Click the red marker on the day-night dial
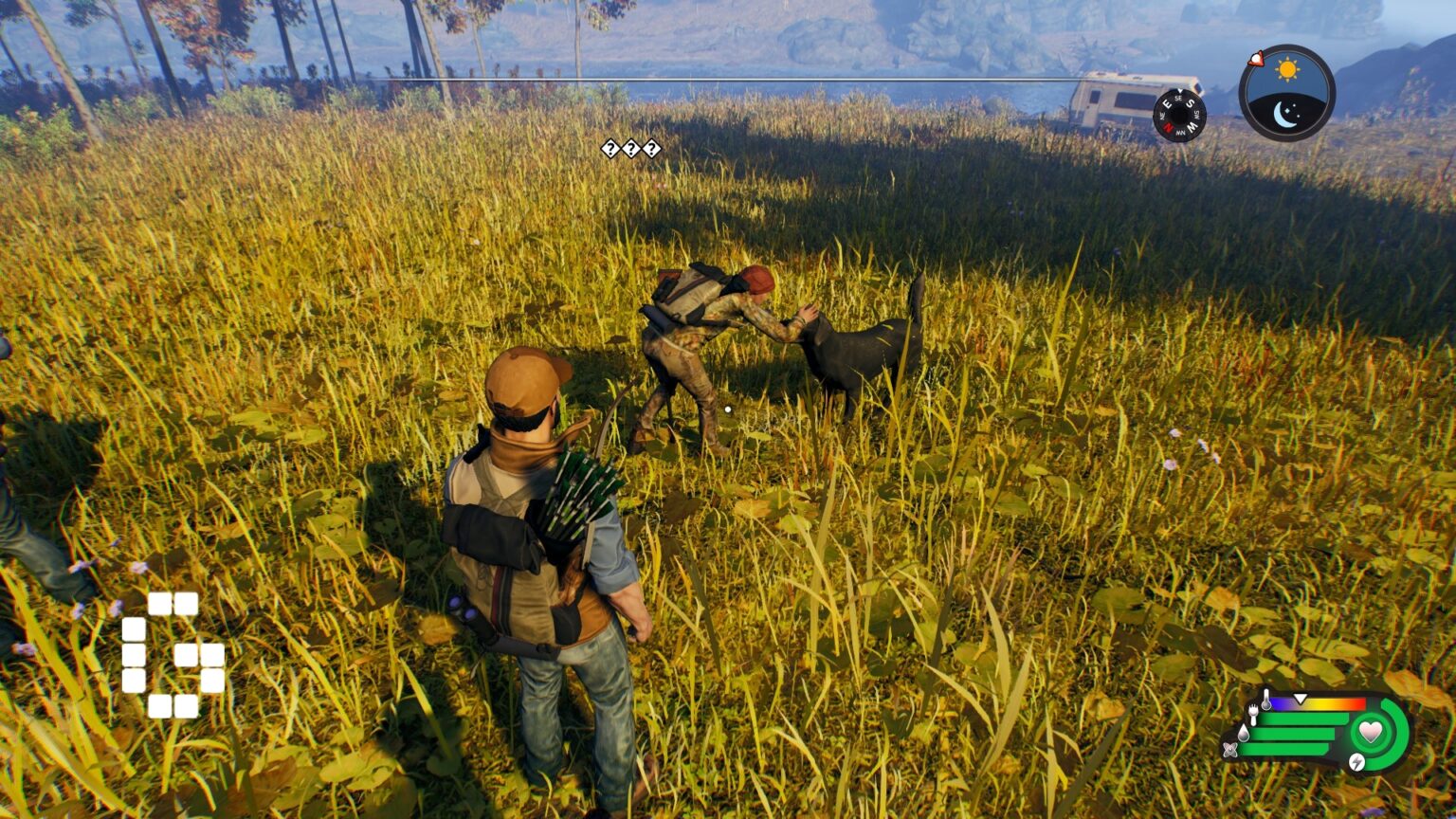 pos(1258,60)
